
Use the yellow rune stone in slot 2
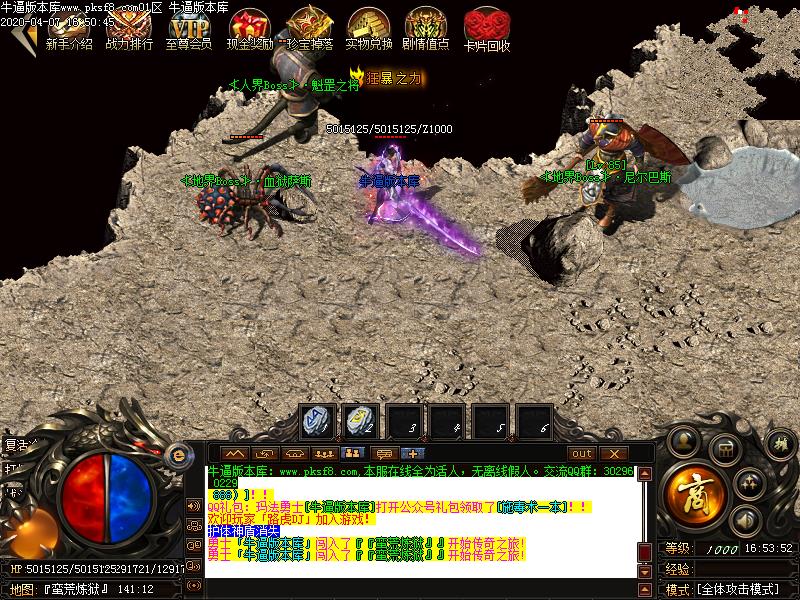click(361, 423)
